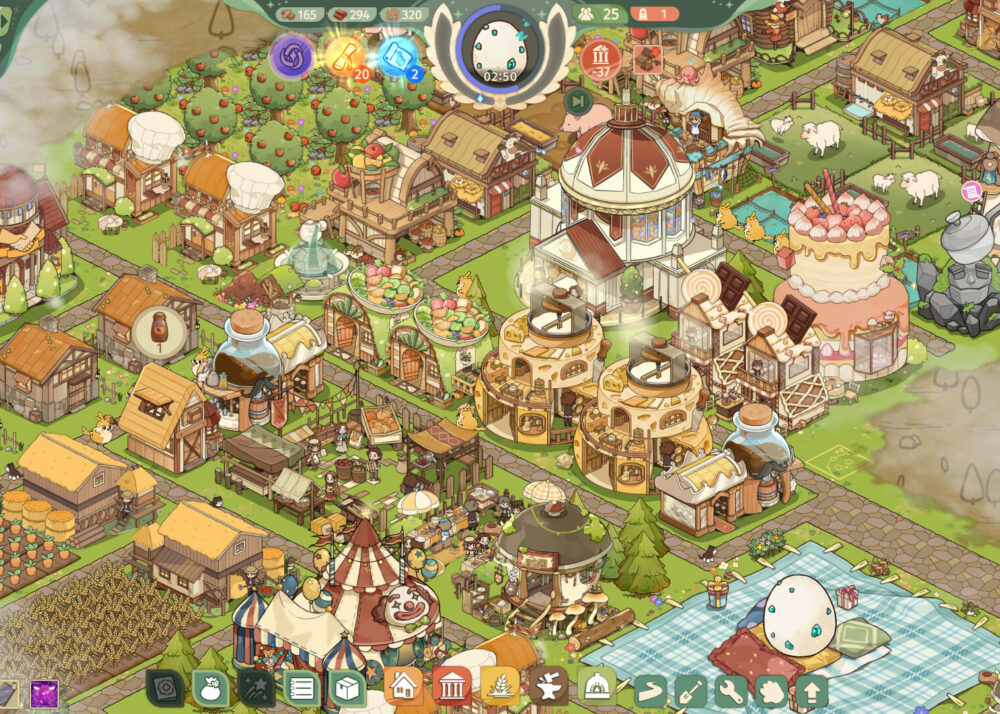Use the blue jar orb with 2
1000x714 pixels.
click(400, 56)
